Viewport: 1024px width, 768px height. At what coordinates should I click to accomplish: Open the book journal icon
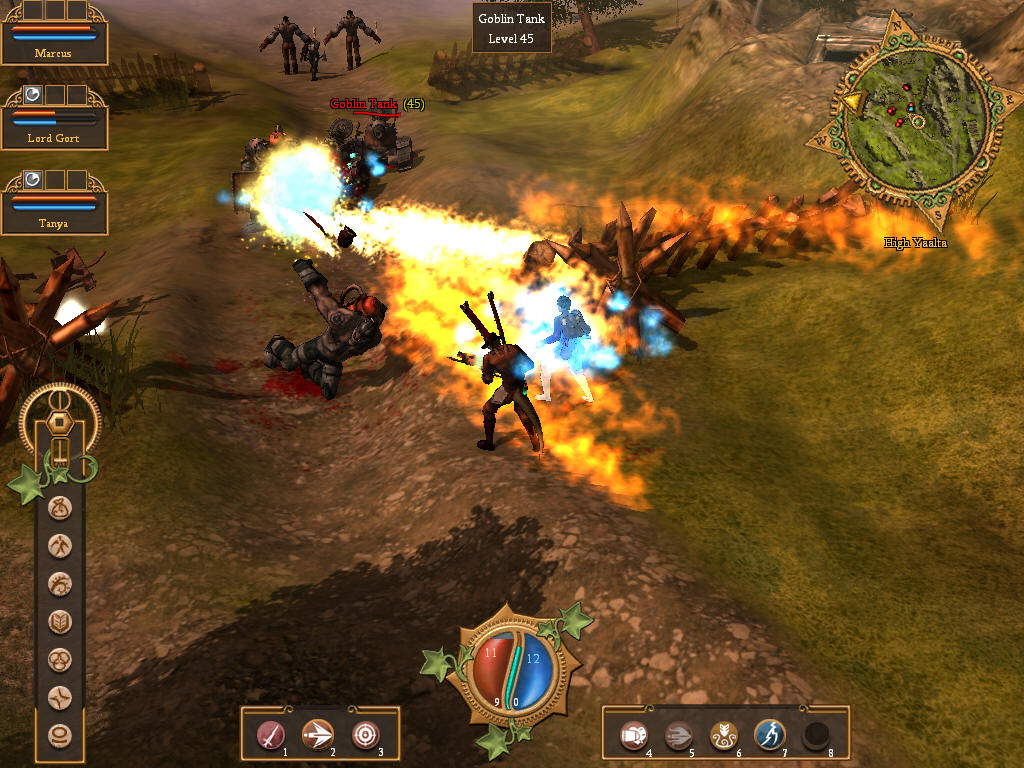click(x=61, y=622)
